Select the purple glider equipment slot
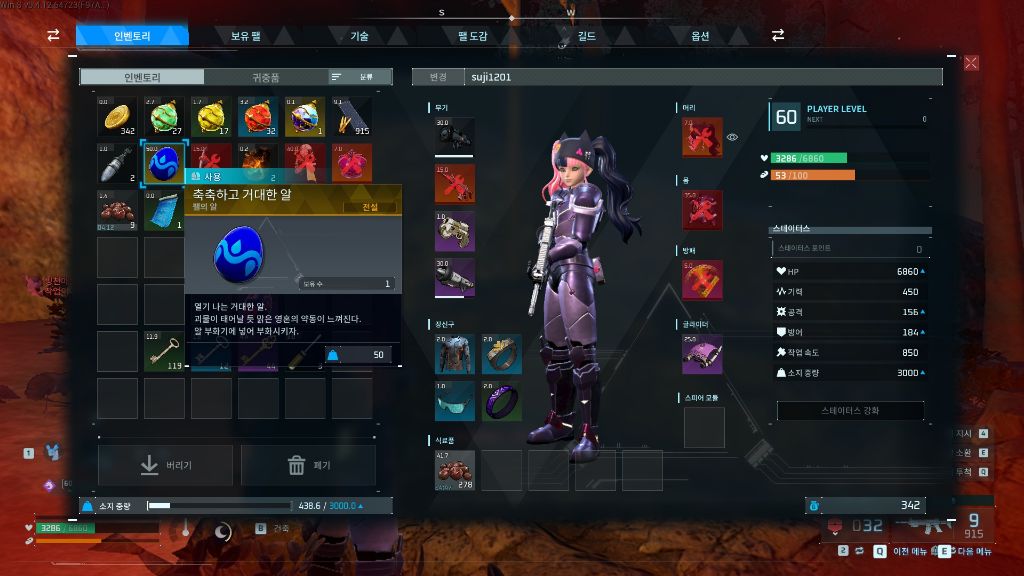Image resolution: width=1024 pixels, height=576 pixels. click(702, 354)
